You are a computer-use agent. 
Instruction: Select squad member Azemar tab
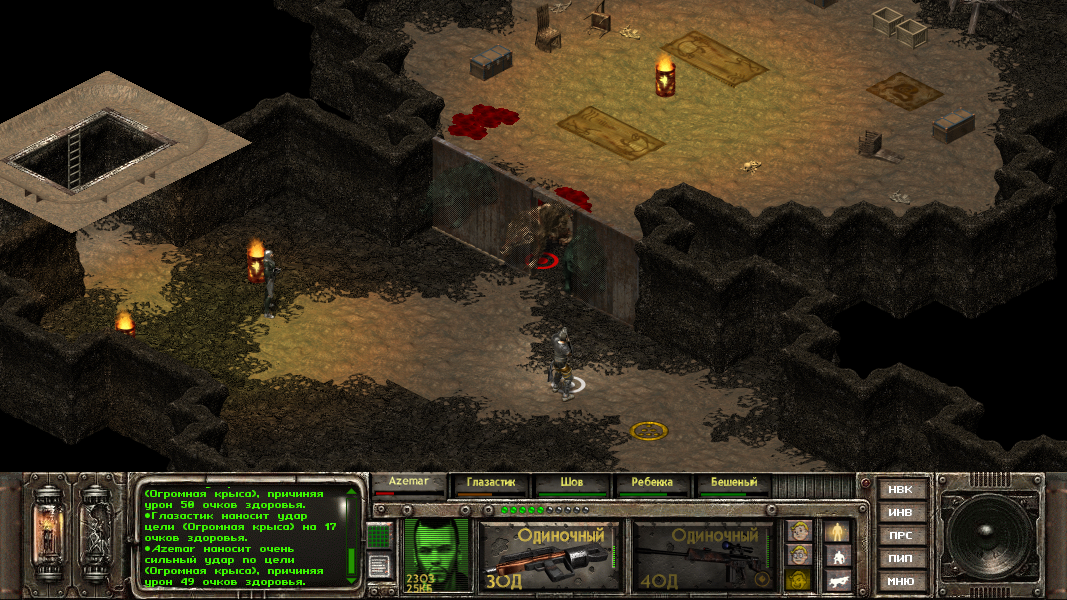[408, 484]
